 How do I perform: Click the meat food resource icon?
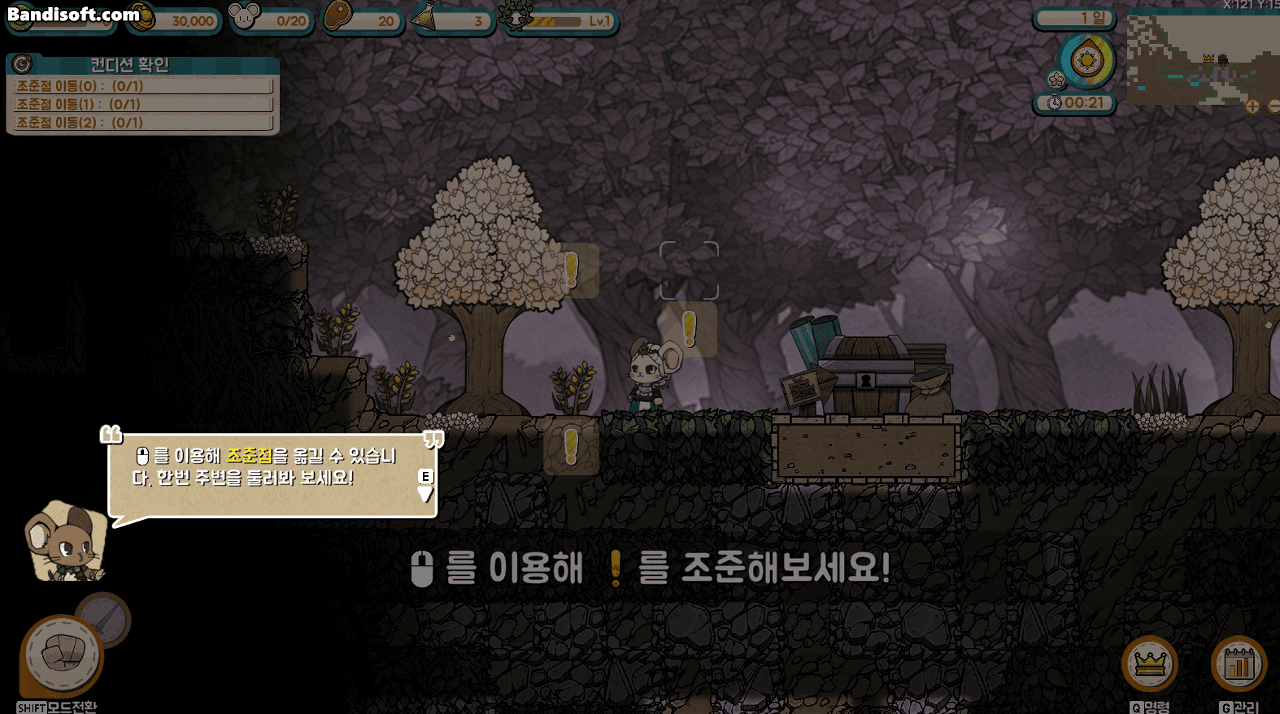point(339,17)
